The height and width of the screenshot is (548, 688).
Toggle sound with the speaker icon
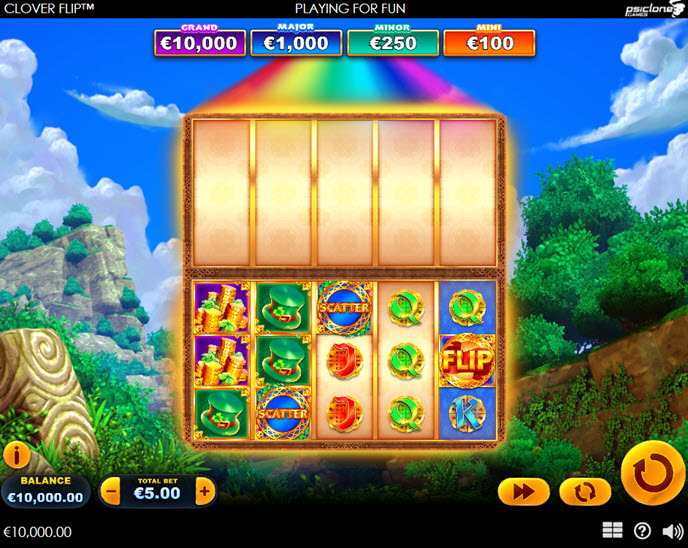669,530
